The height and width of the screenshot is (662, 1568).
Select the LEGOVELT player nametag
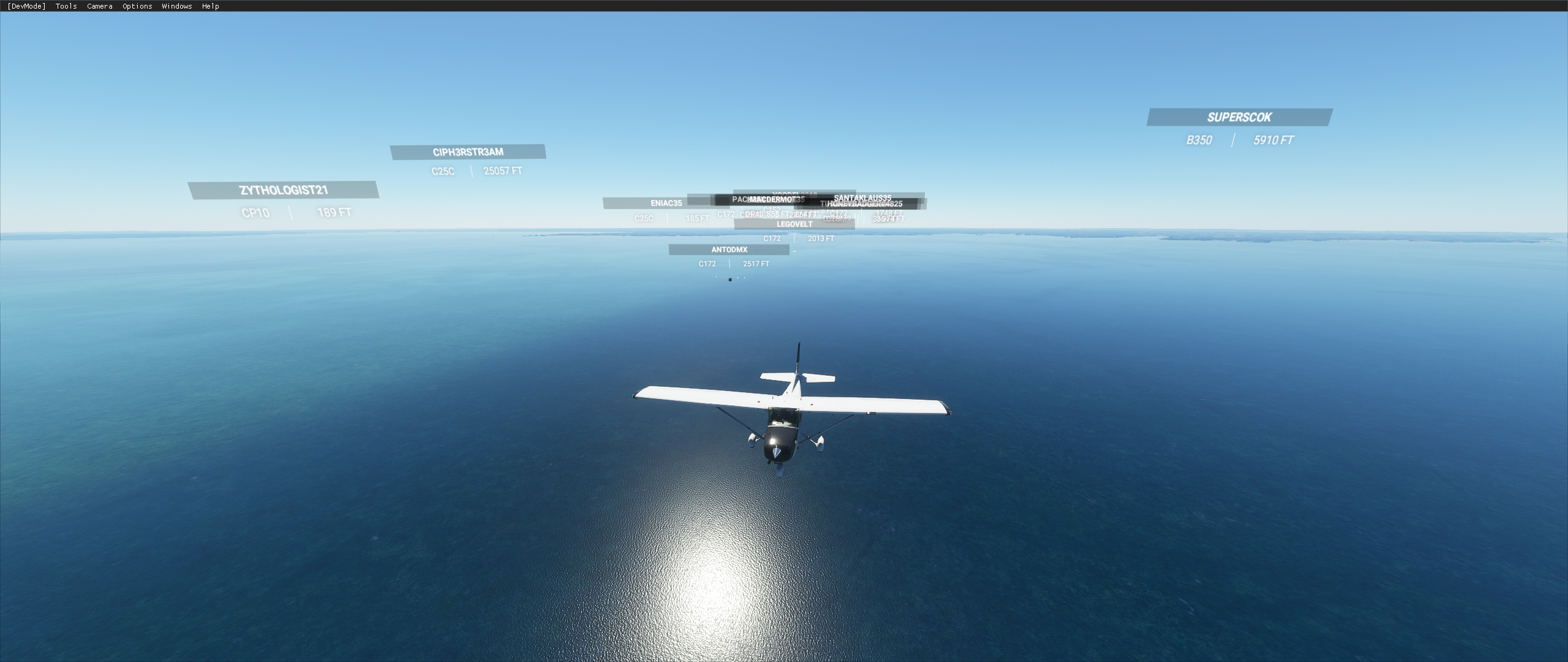point(793,224)
